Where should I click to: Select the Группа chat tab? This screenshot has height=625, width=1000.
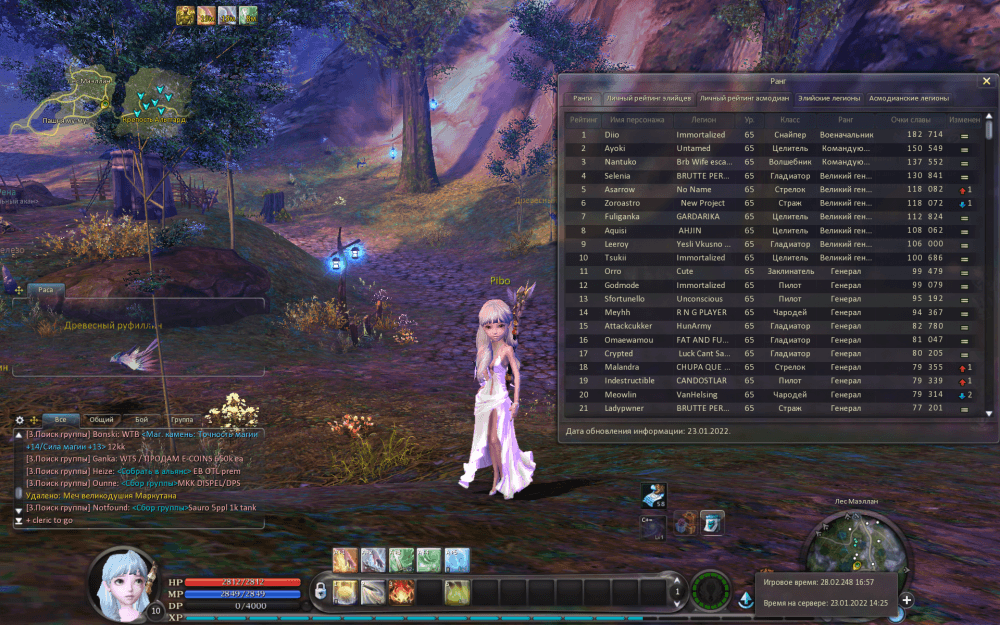[182, 420]
